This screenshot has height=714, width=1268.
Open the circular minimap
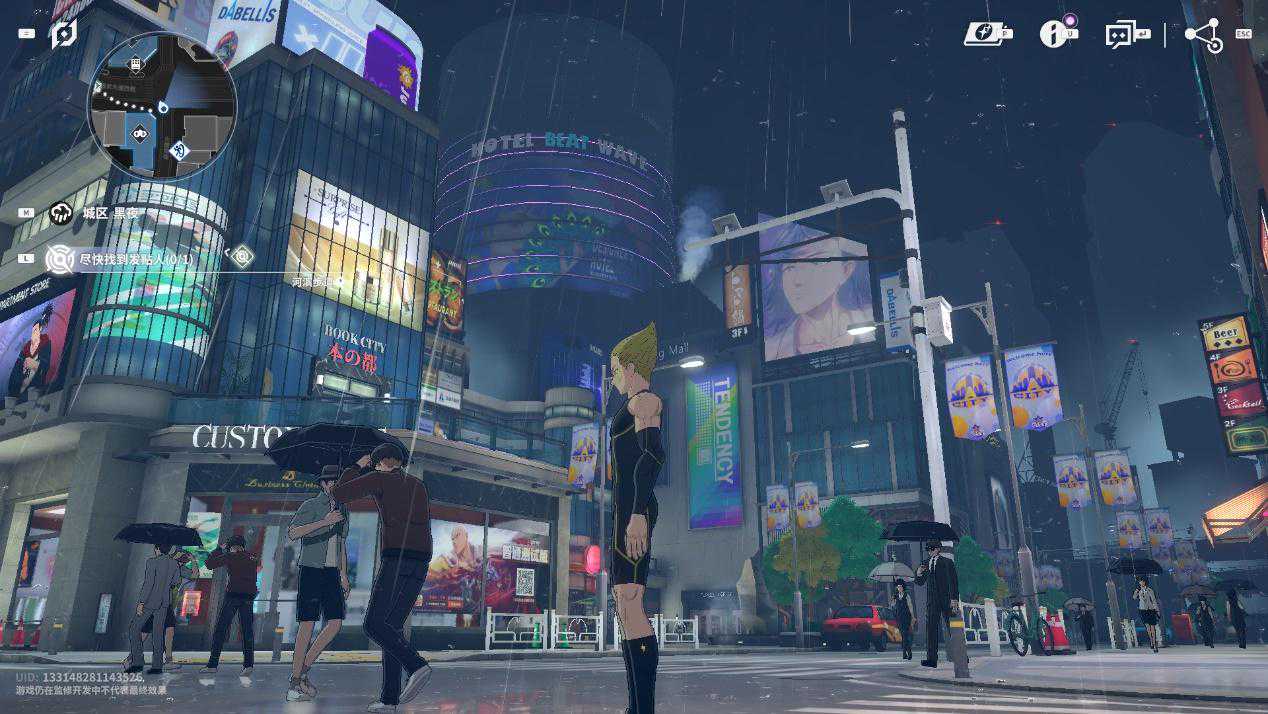(162, 106)
